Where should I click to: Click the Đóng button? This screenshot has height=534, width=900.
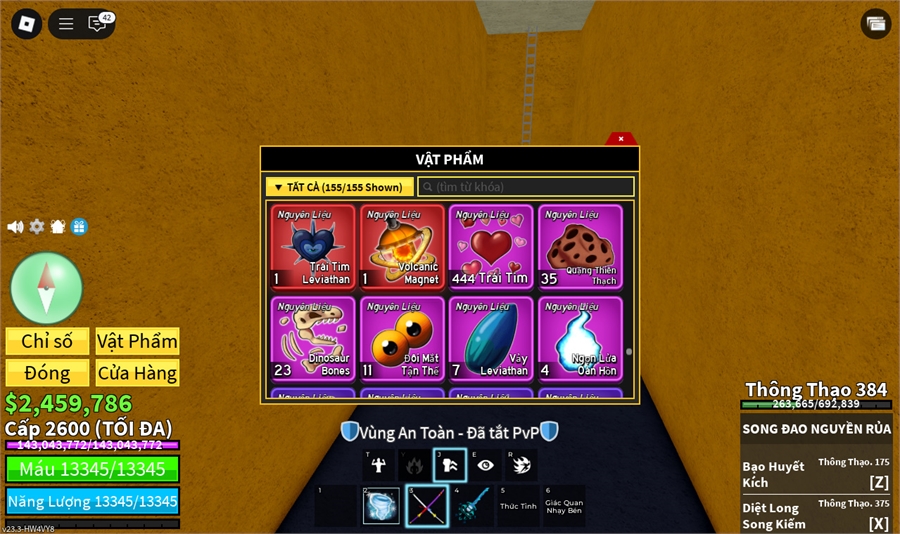click(x=47, y=373)
